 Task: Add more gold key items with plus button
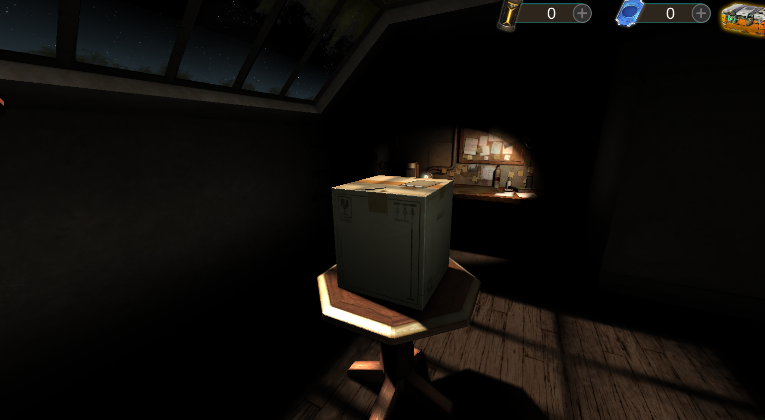point(582,13)
